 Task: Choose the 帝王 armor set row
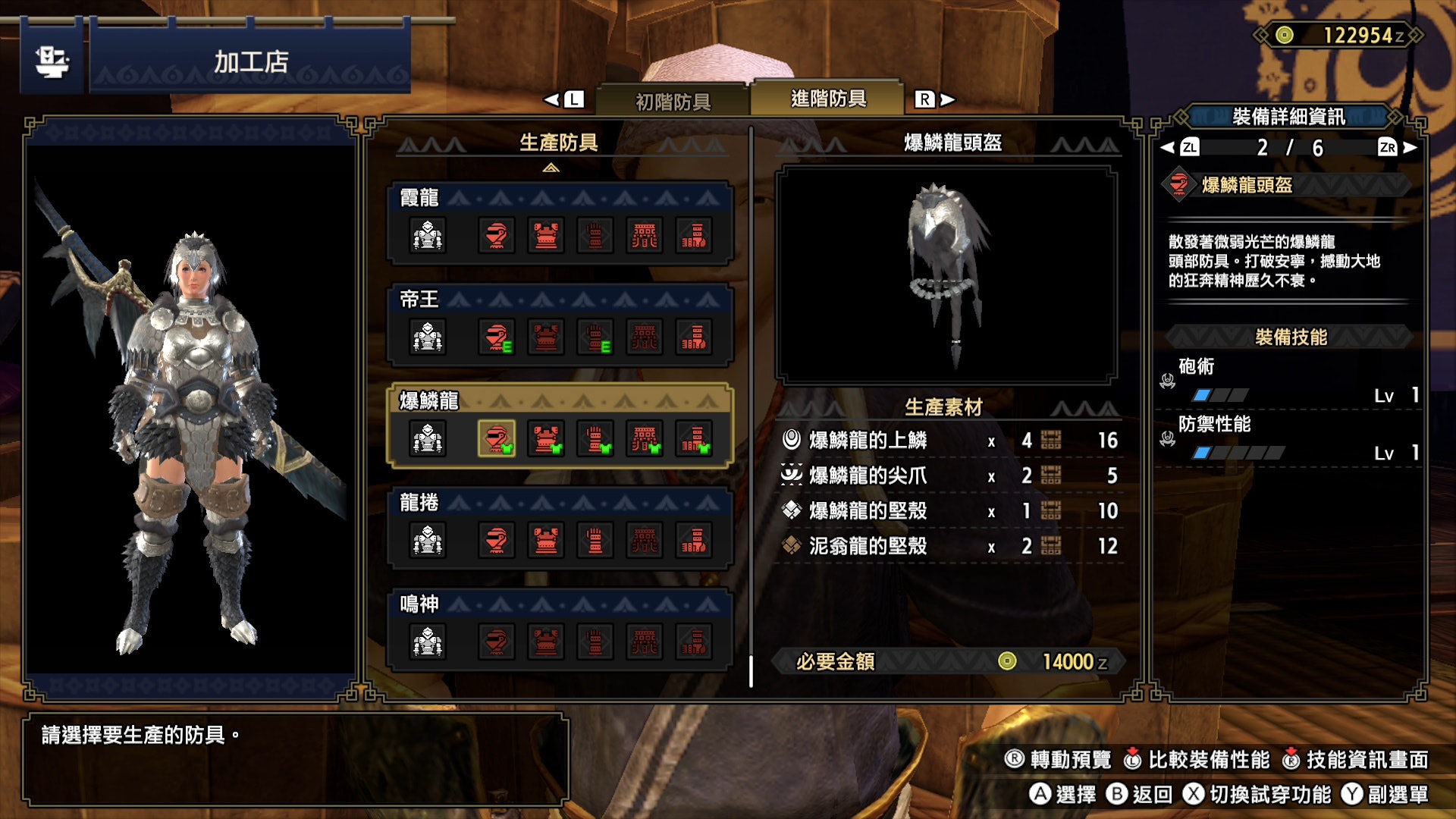click(560, 325)
